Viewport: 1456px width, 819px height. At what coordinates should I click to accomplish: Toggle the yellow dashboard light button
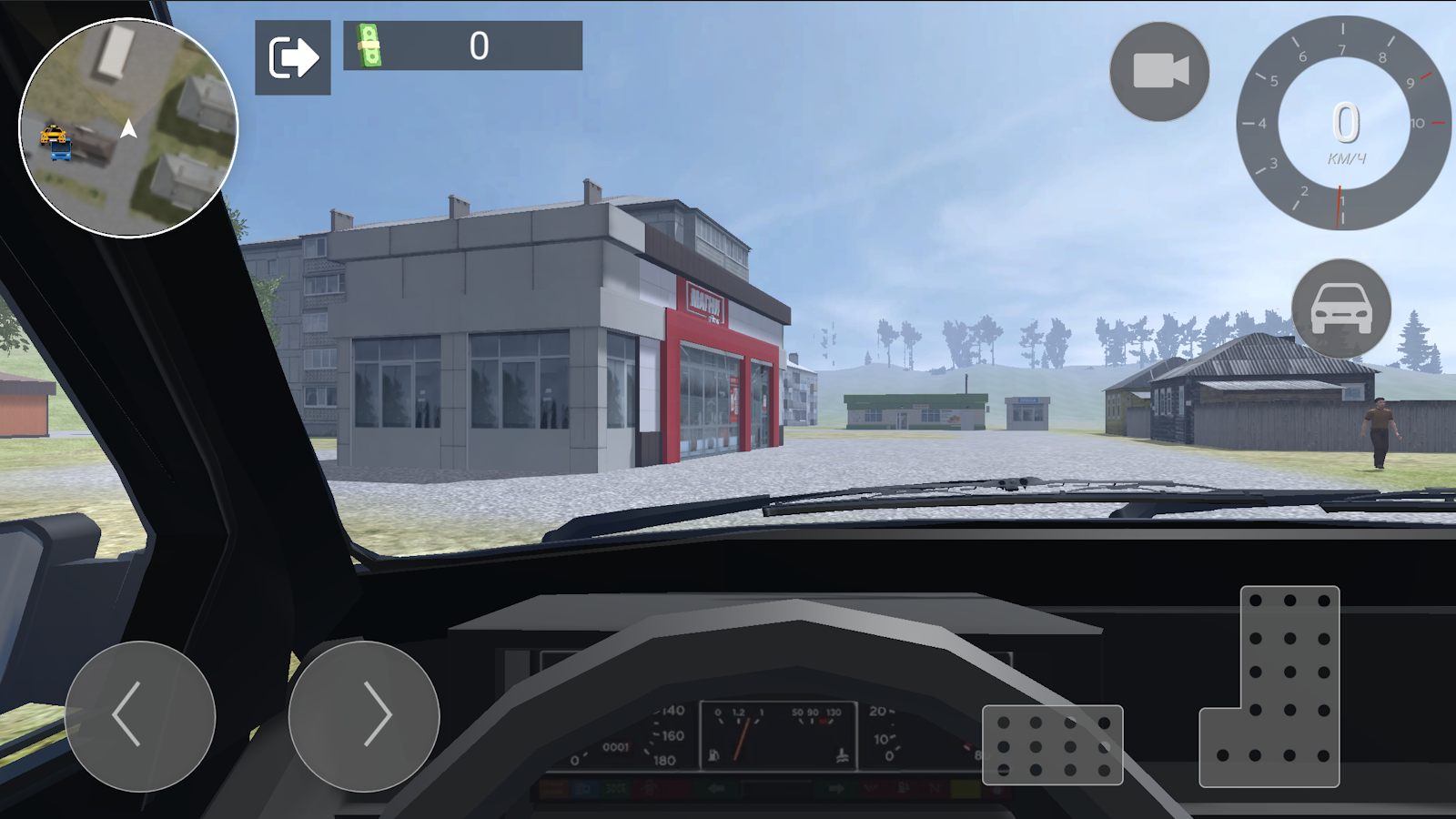click(x=966, y=788)
